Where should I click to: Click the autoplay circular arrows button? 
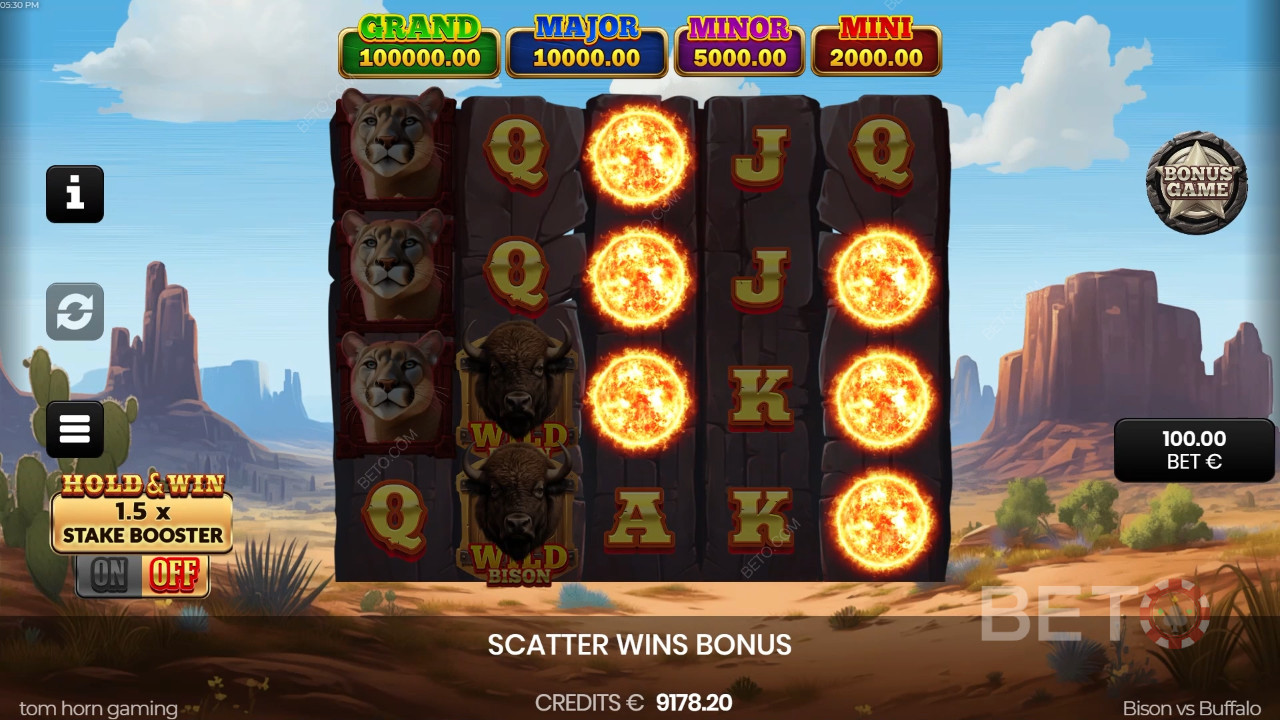coord(75,311)
